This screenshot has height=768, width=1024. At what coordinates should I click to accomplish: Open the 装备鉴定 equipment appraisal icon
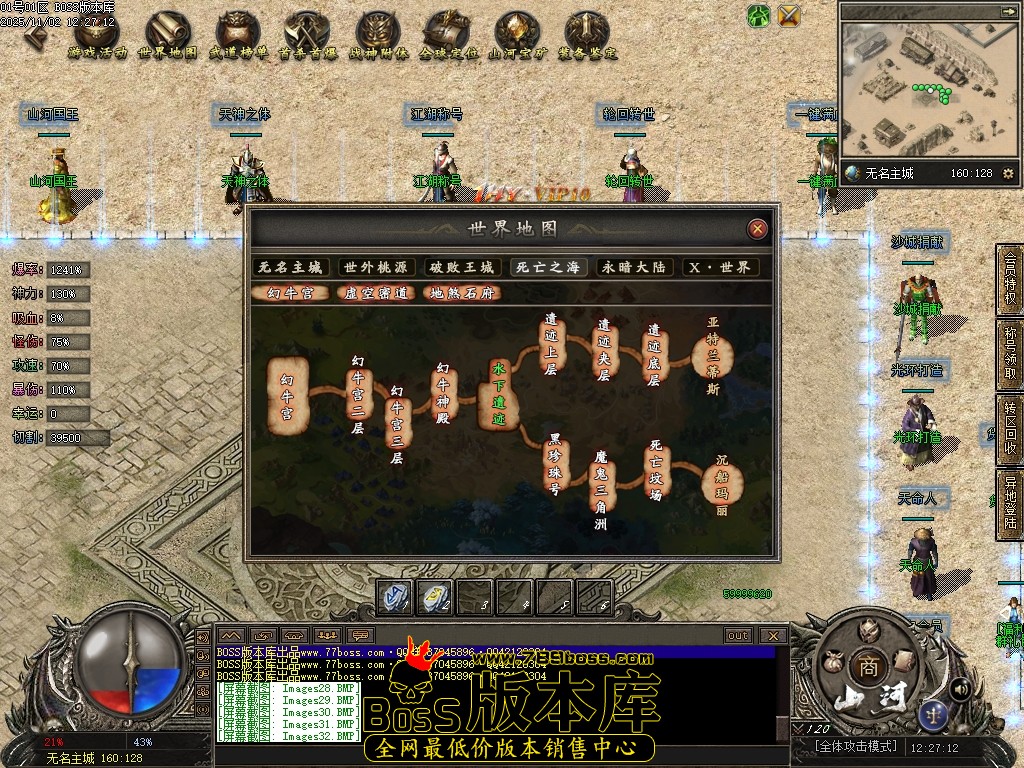(587, 37)
